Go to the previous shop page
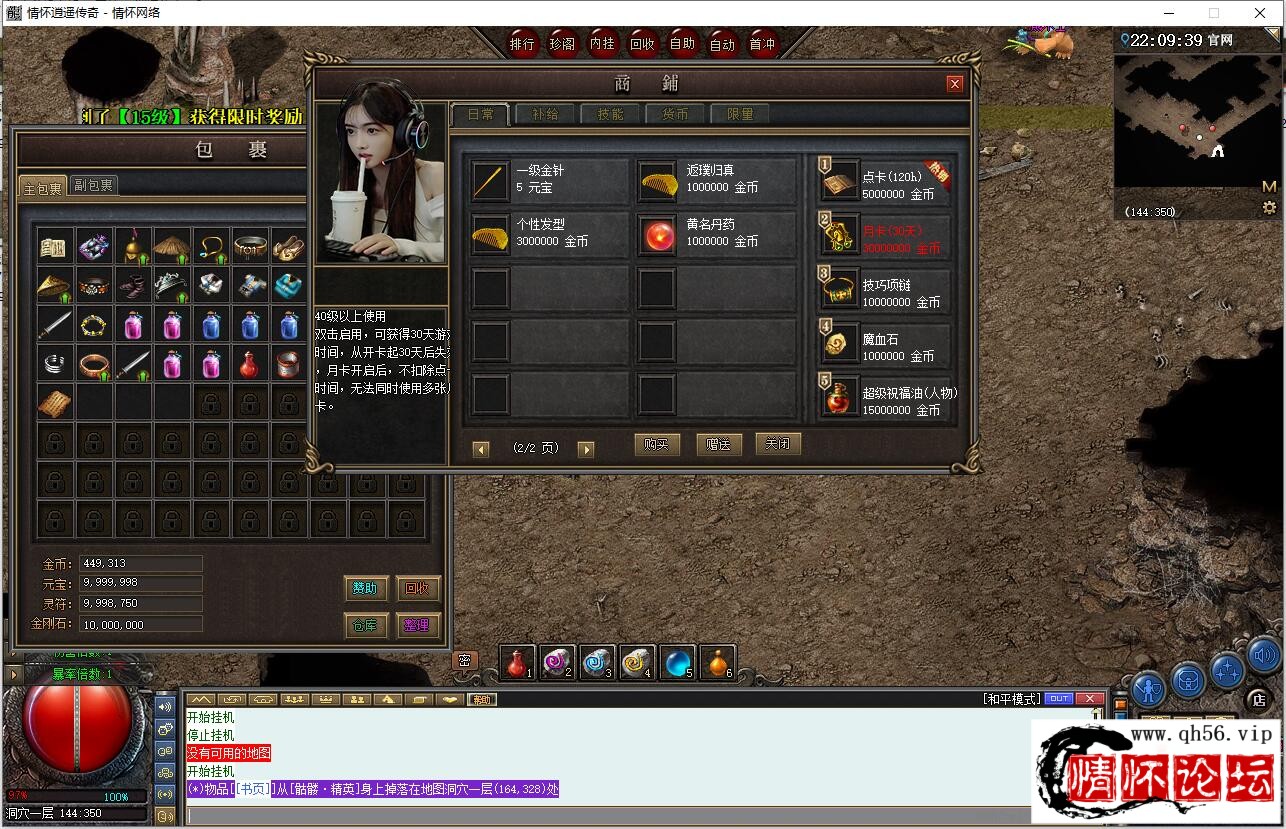Image resolution: width=1286 pixels, height=829 pixels. point(481,450)
